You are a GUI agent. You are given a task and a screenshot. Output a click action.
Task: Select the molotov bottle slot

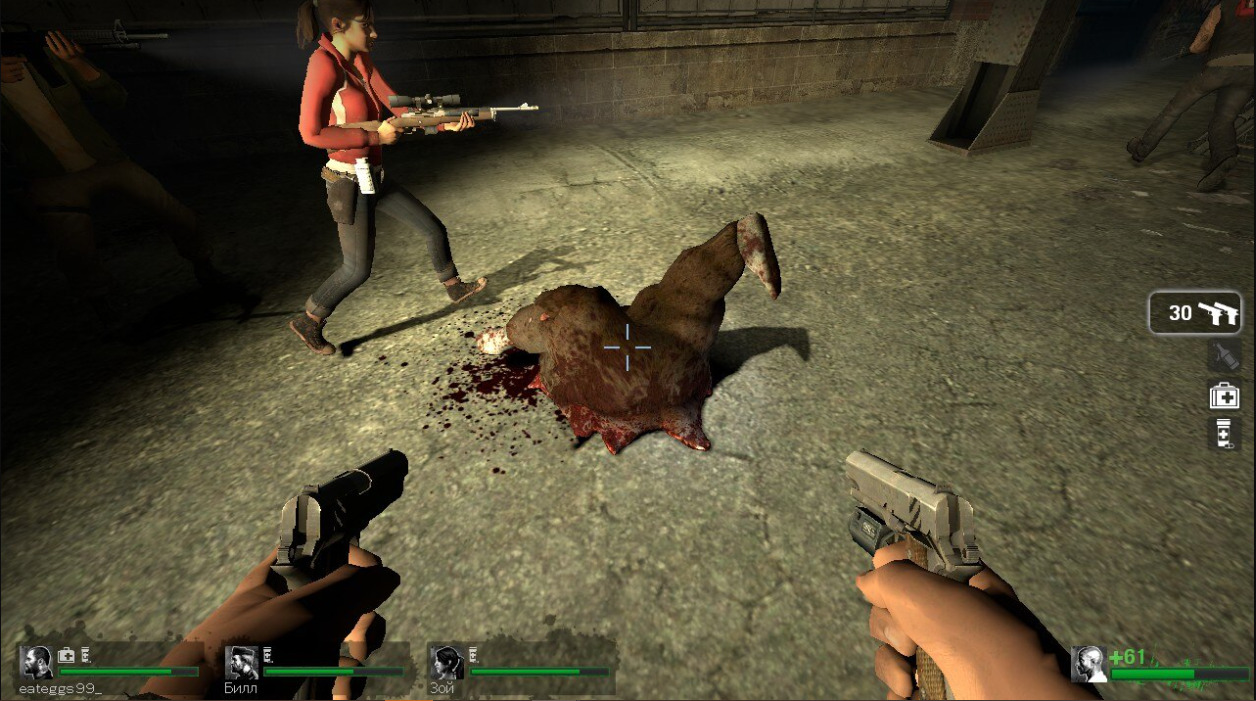1225,356
